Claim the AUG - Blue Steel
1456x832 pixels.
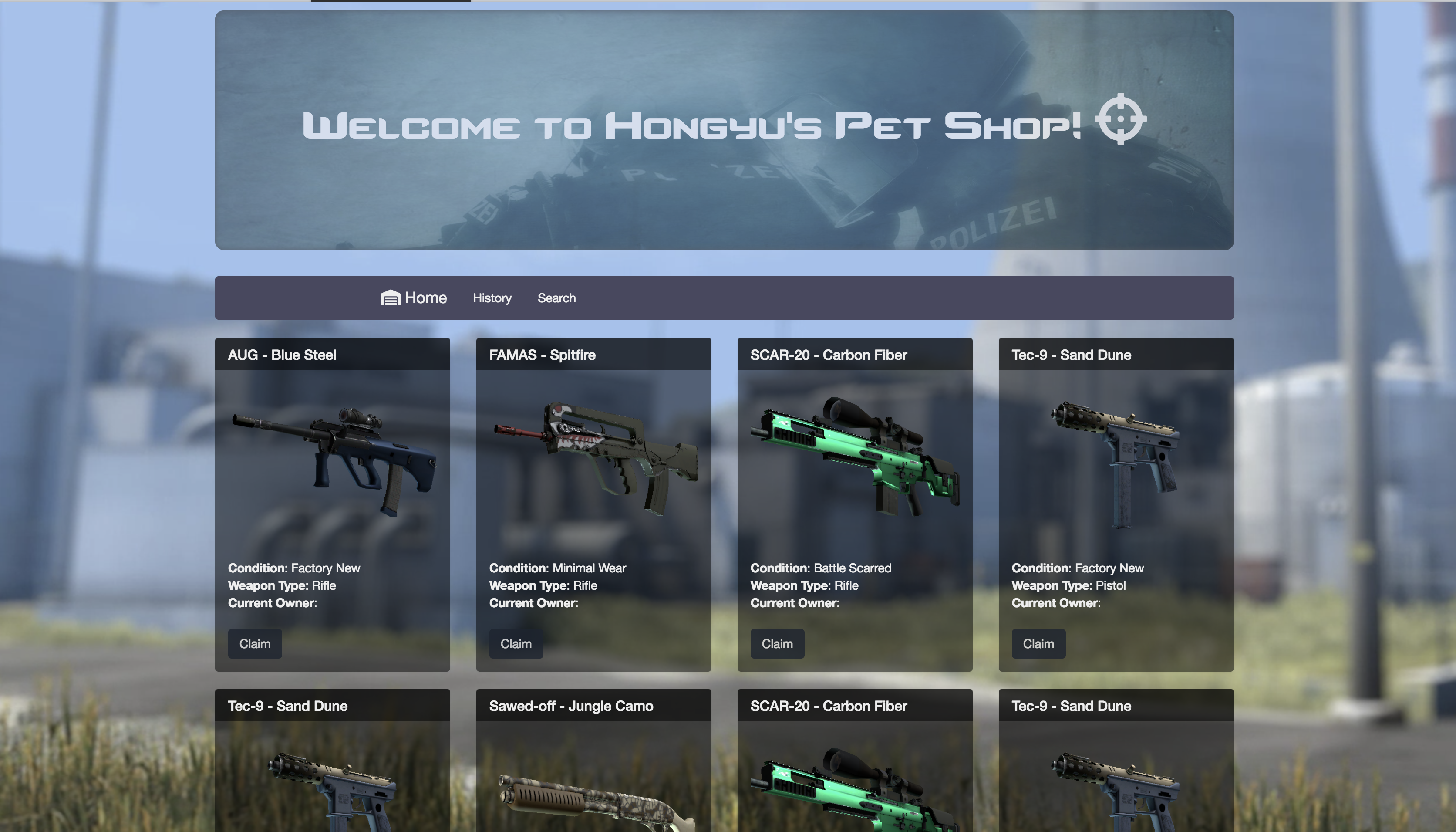pos(255,643)
